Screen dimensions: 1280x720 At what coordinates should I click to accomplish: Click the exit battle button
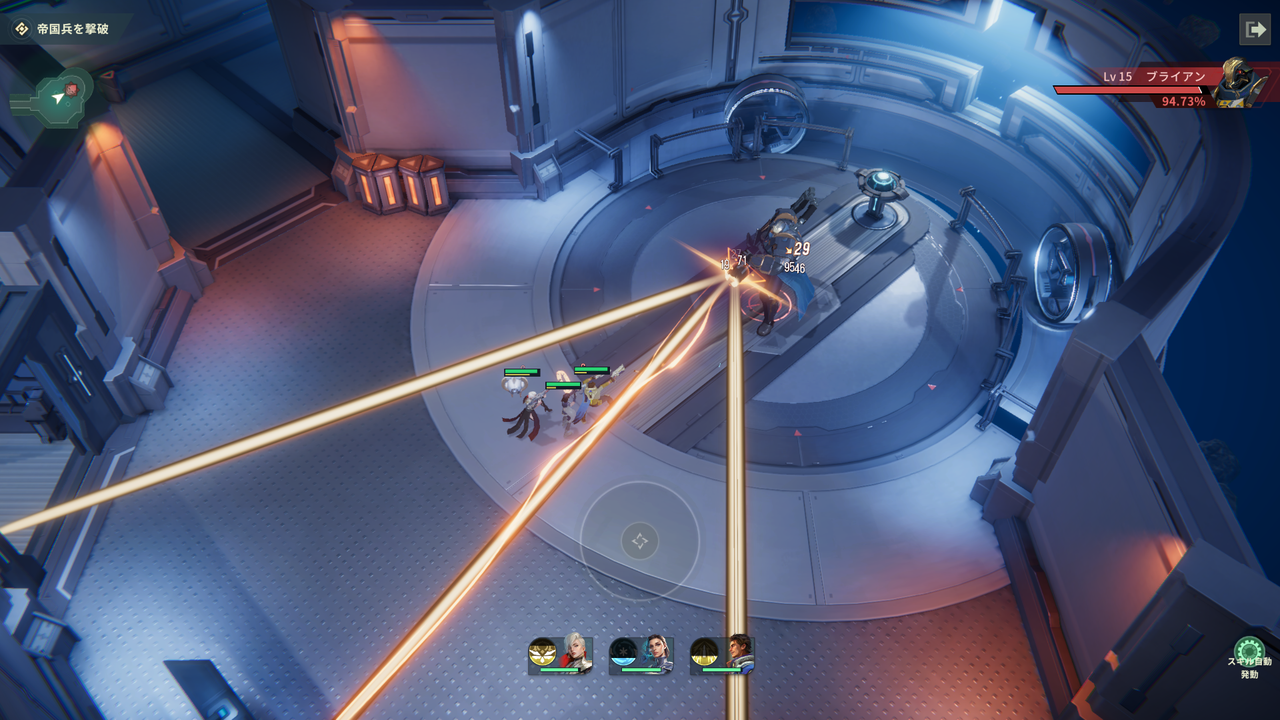click(x=1254, y=29)
